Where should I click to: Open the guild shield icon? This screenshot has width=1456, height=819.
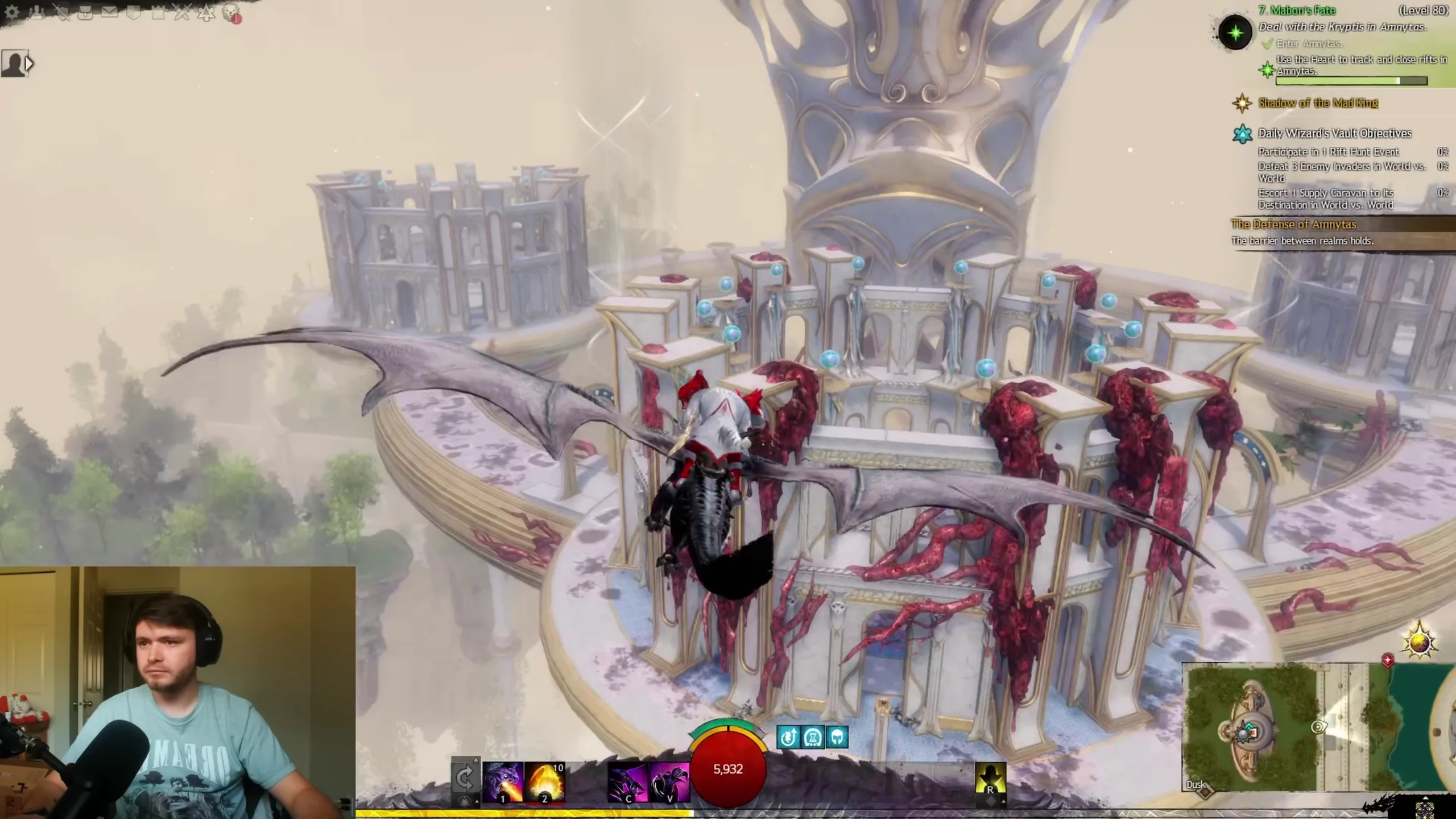134,13
